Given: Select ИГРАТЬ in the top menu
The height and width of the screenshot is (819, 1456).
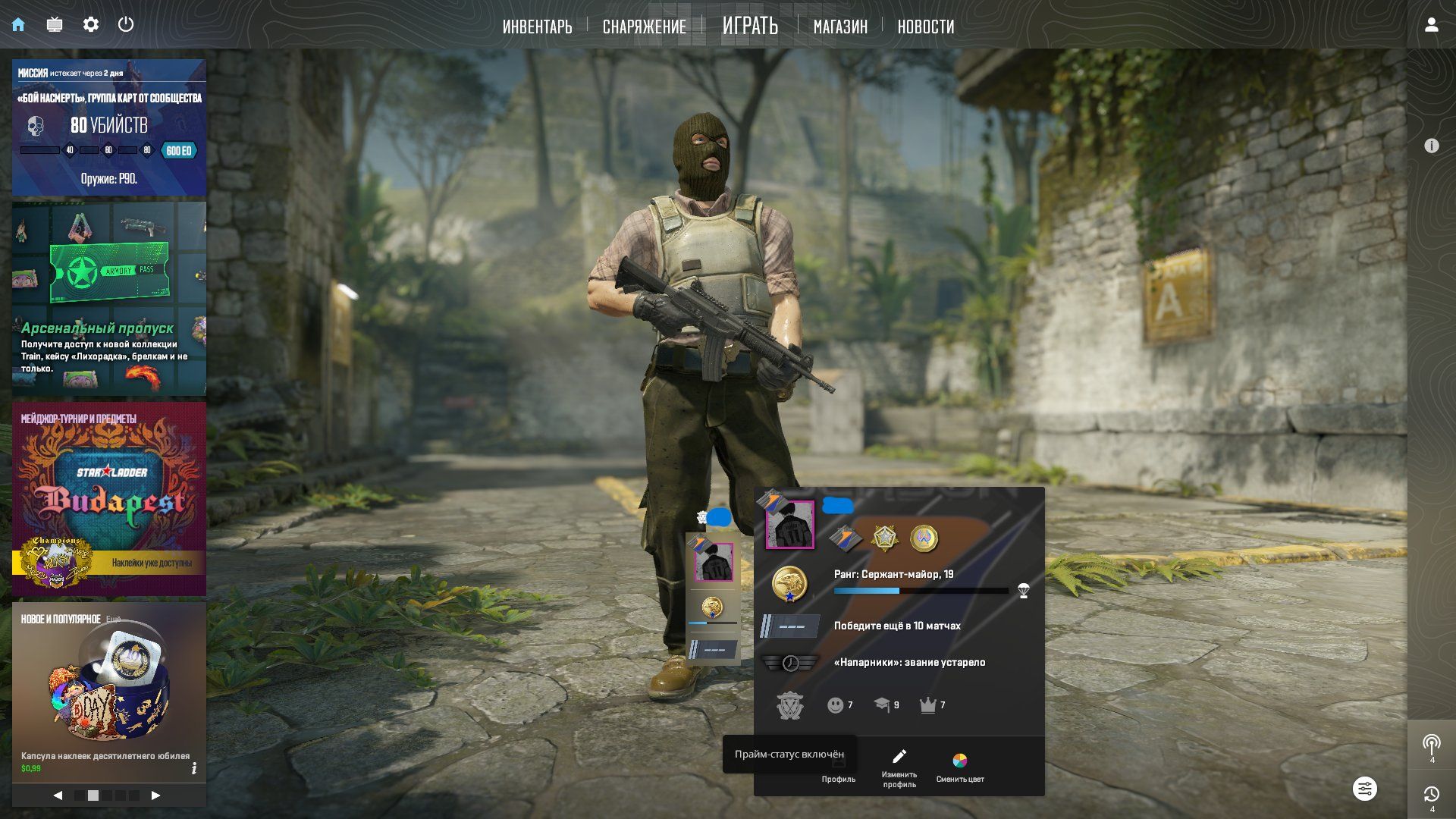Looking at the screenshot, I should [750, 26].
